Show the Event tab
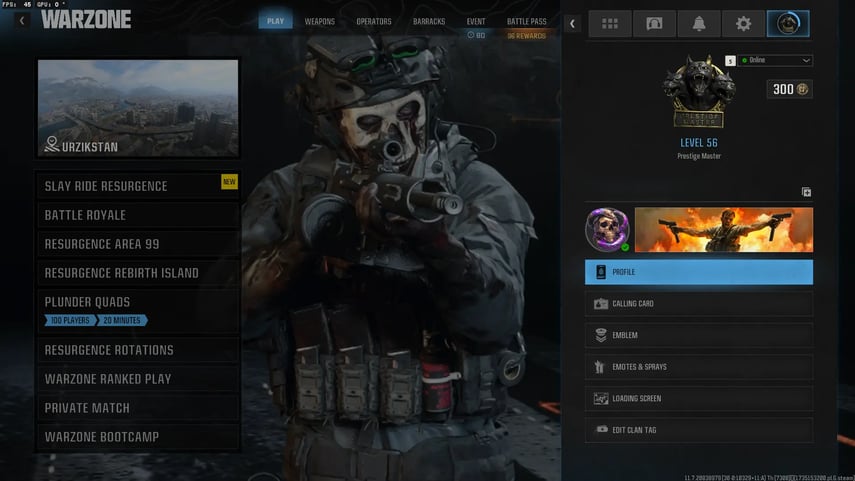Viewport: 855px width, 481px height. [x=477, y=21]
